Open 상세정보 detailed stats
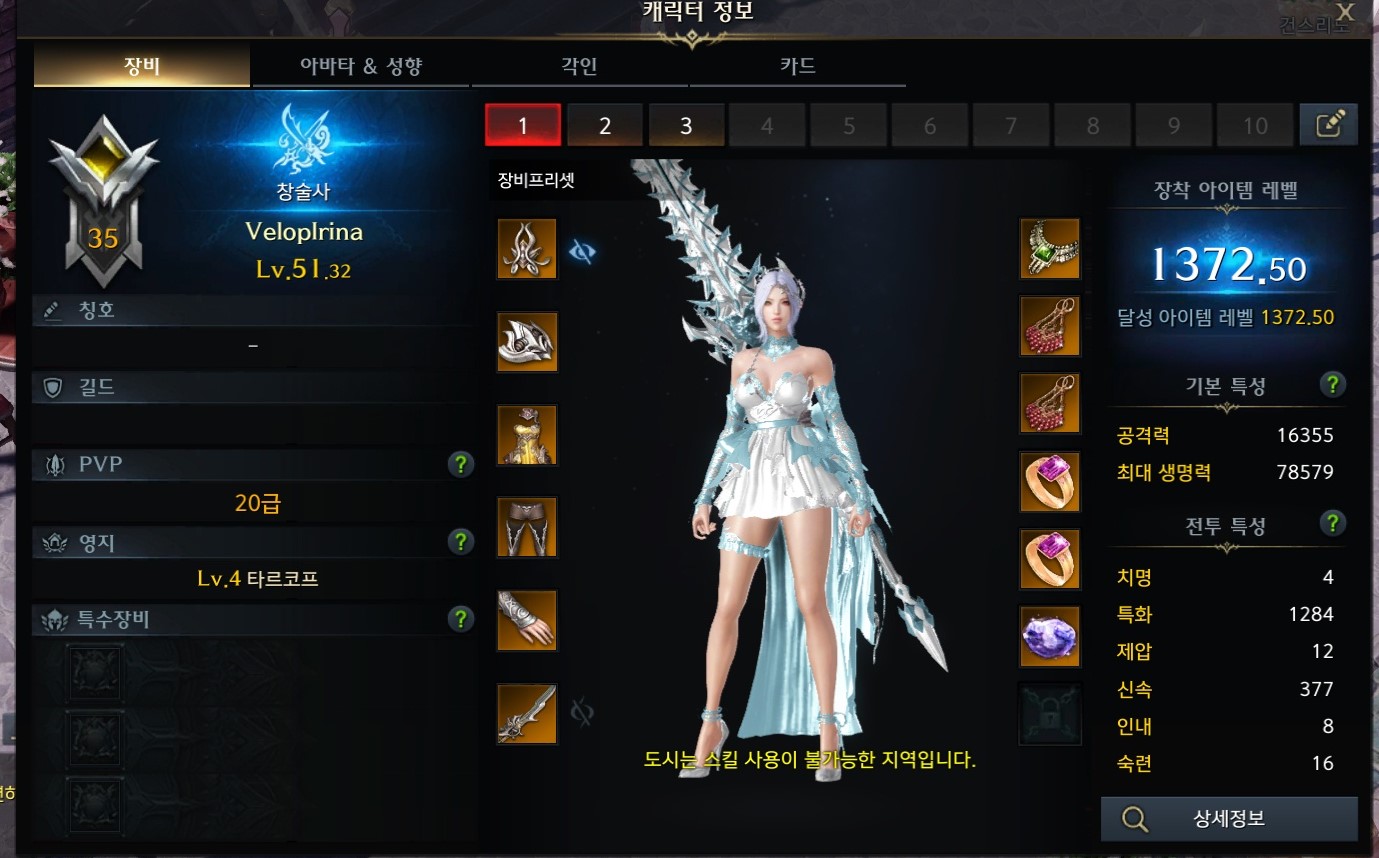Image resolution: width=1379 pixels, height=858 pixels. (1229, 819)
